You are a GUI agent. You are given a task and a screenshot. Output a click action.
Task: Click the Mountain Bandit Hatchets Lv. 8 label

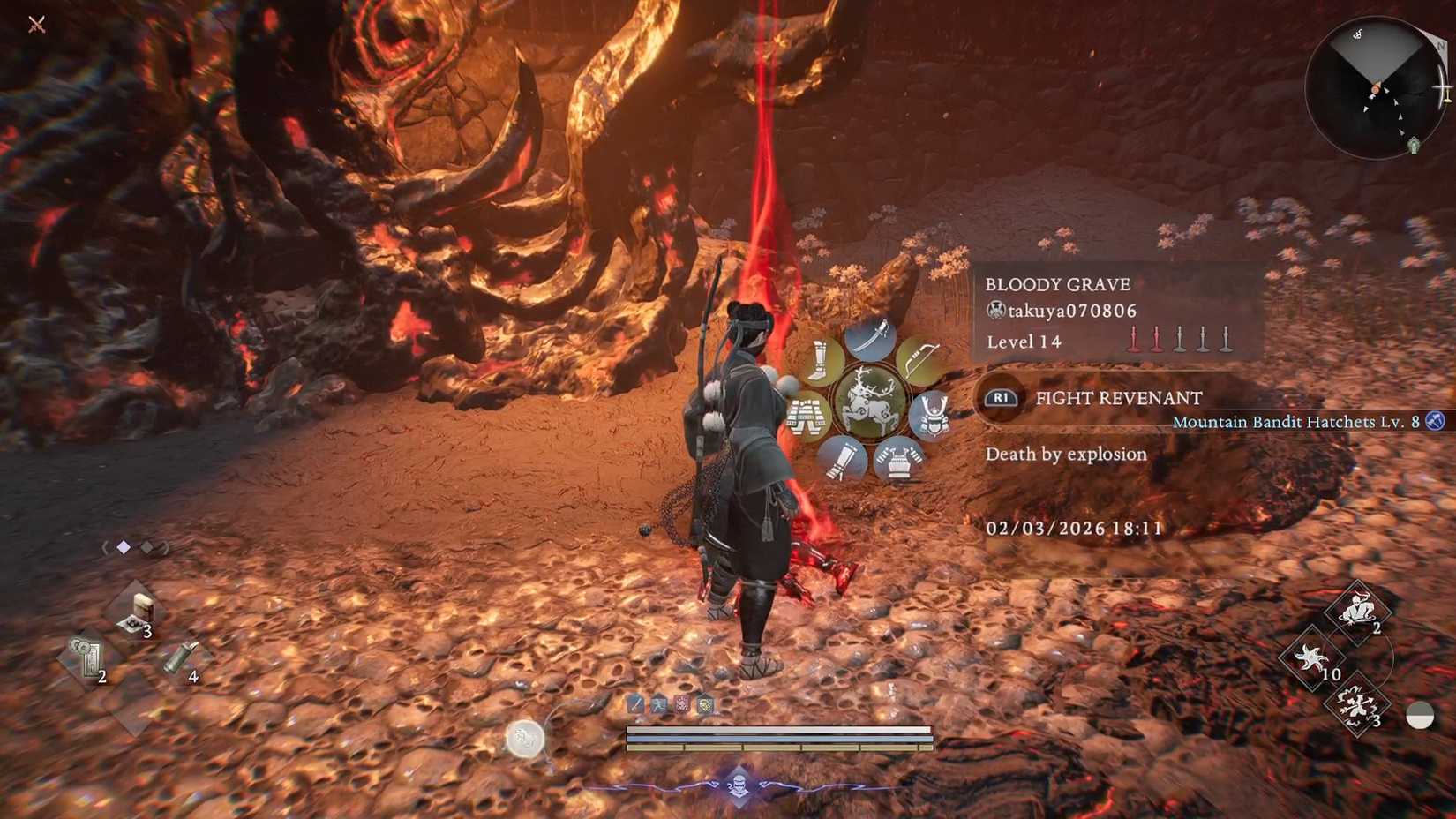(1293, 422)
